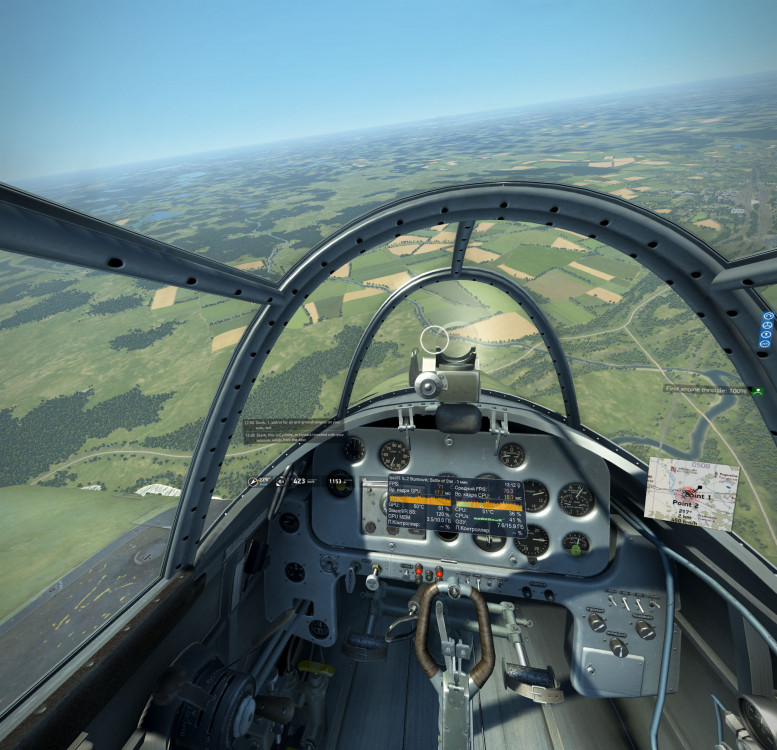
Task: Click the blue vertical status icon strip
Action: (767, 330)
